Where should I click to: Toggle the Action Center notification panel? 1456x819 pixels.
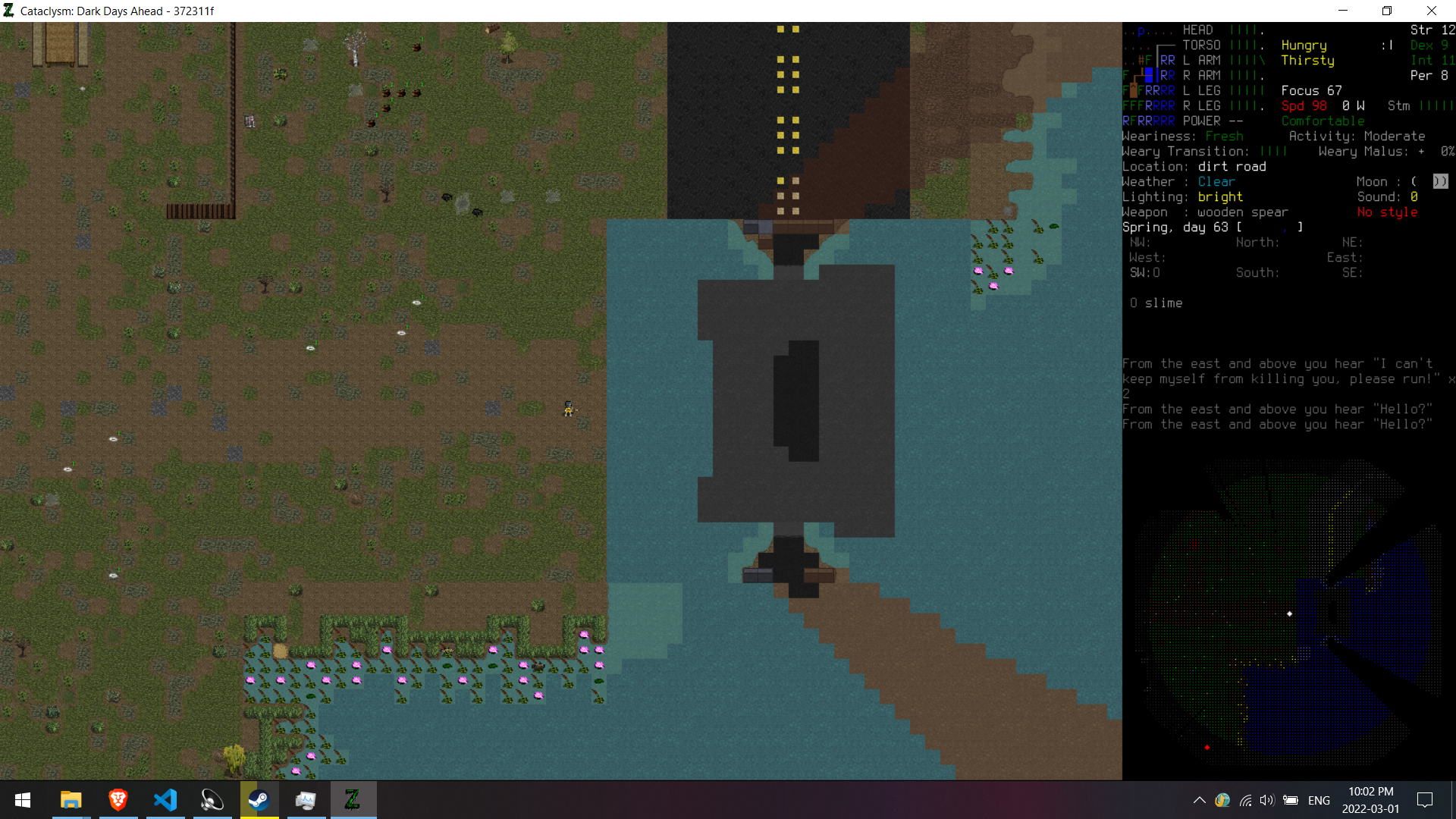[1425, 800]
